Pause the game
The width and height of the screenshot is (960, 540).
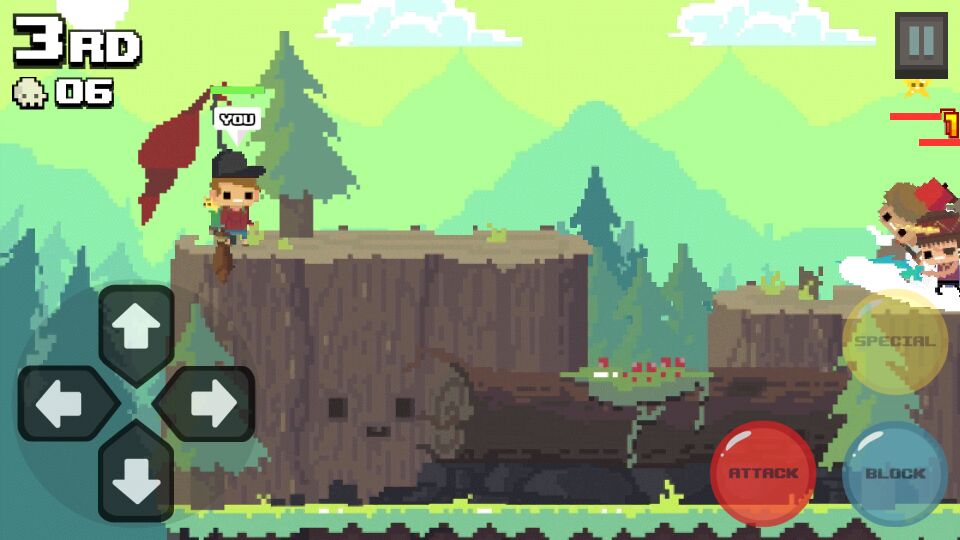pos(920,42)
